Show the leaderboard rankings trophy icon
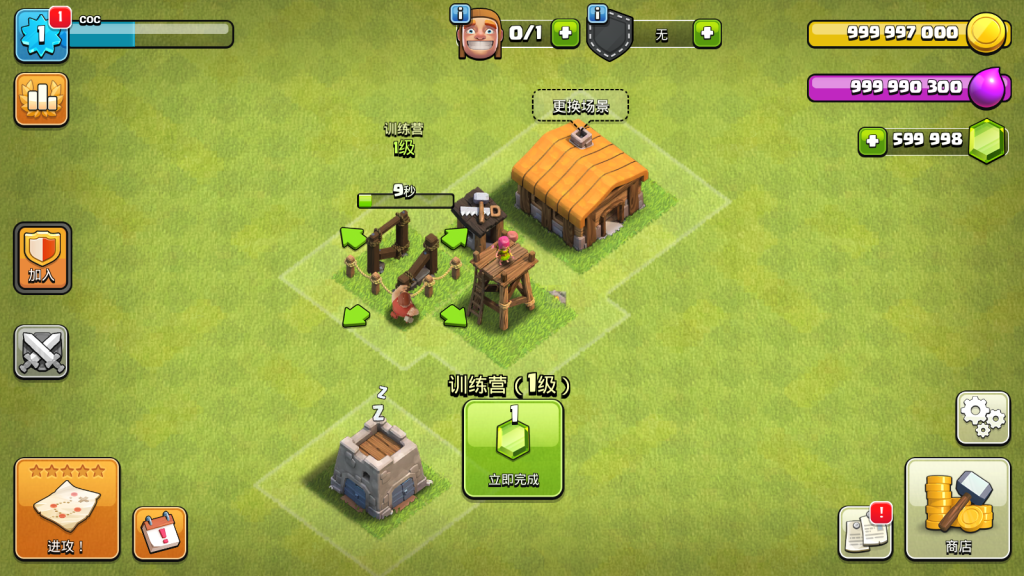Viewport: 1024px width, 576px height. [42, 99]
